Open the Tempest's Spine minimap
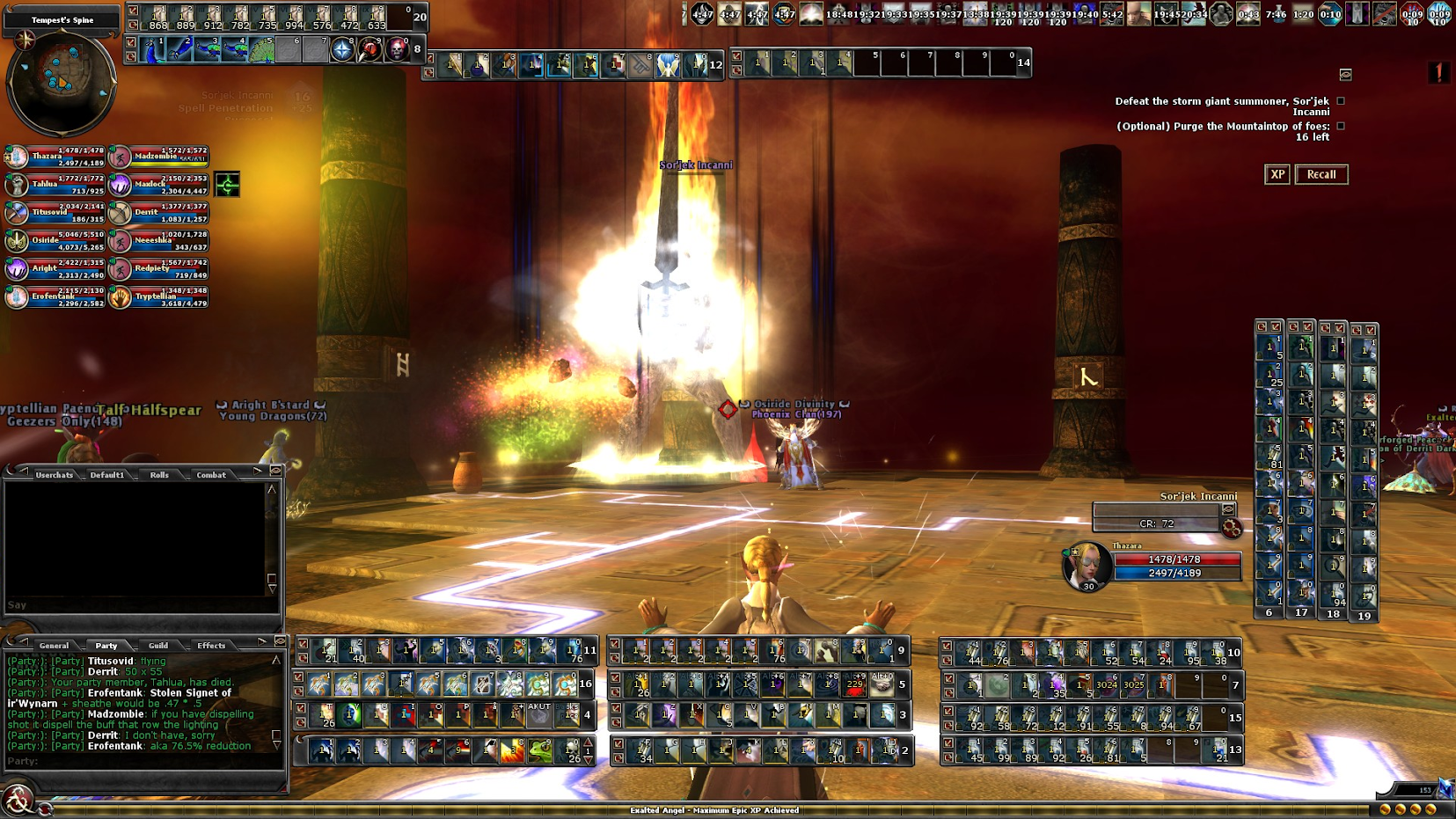The image size is (1456, 819). (61, 81)
